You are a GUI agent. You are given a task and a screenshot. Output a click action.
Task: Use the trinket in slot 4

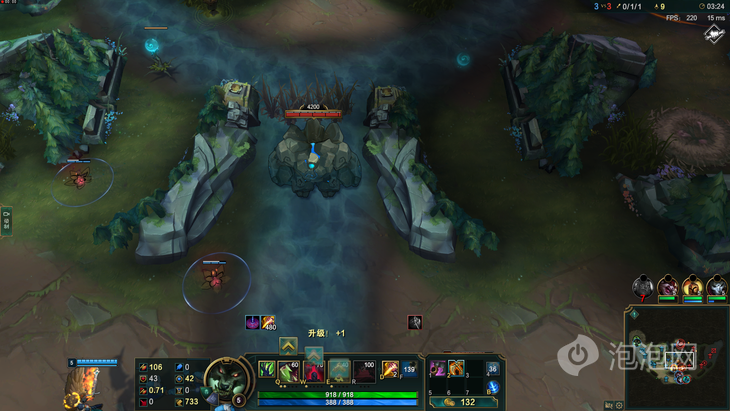(492, 369)
